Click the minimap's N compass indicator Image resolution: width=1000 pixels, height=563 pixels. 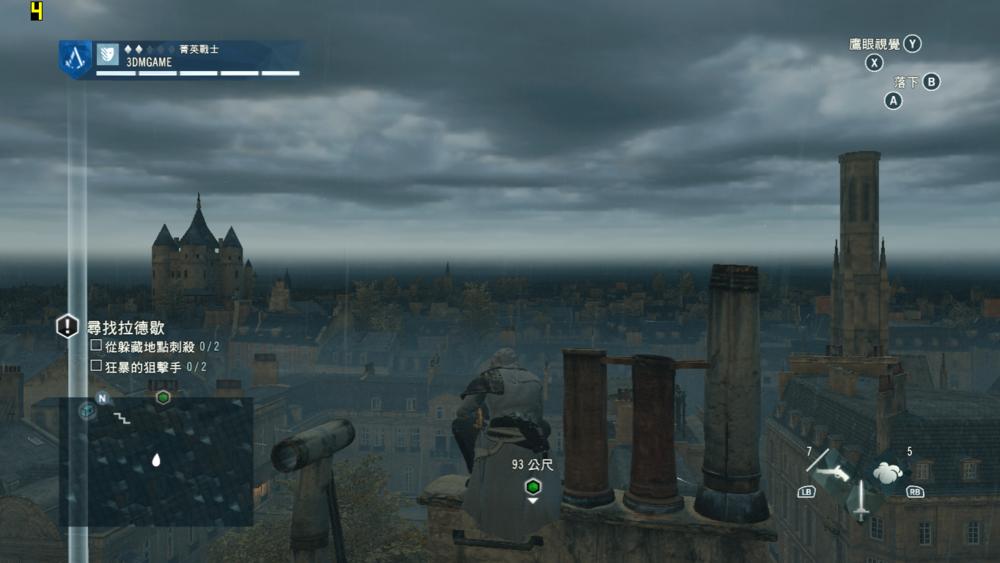102,397
